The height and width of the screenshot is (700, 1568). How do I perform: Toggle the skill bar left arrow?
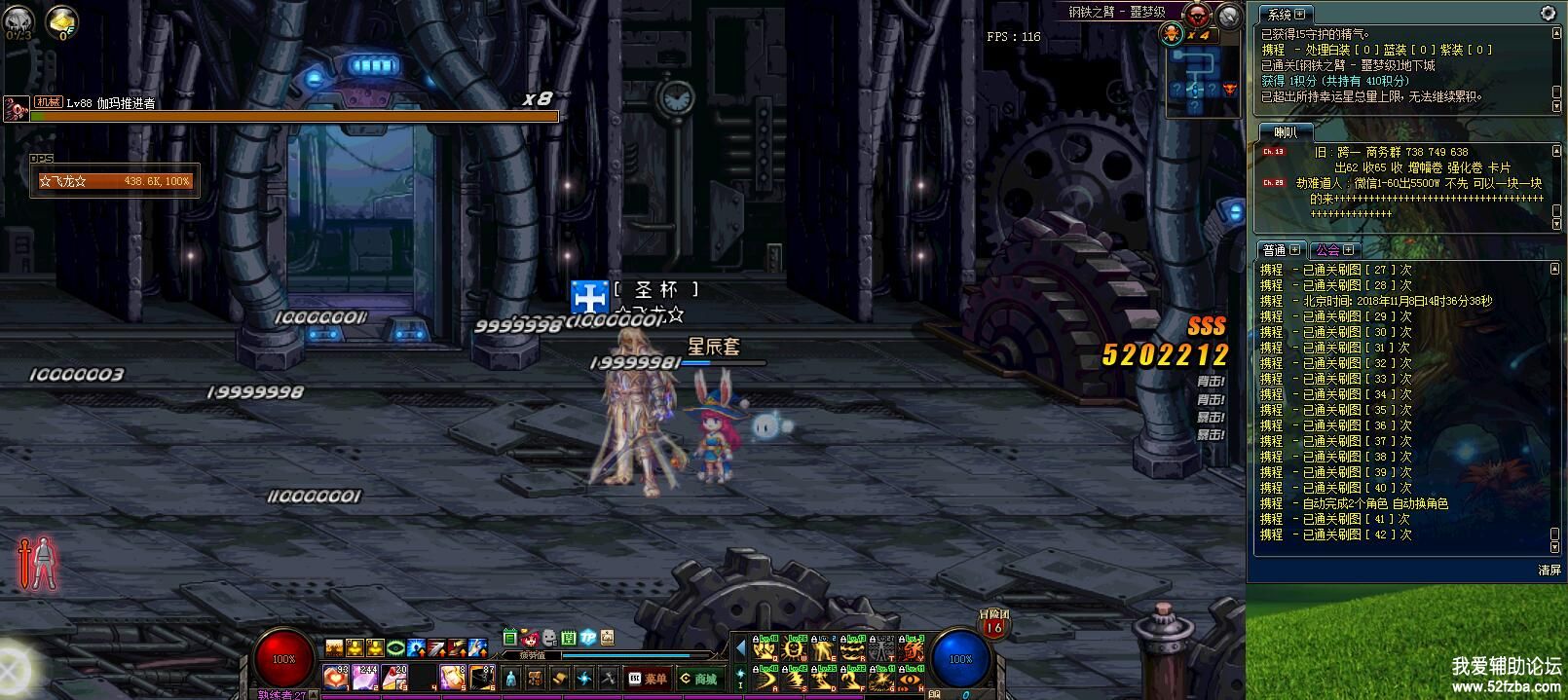[740, 648]
